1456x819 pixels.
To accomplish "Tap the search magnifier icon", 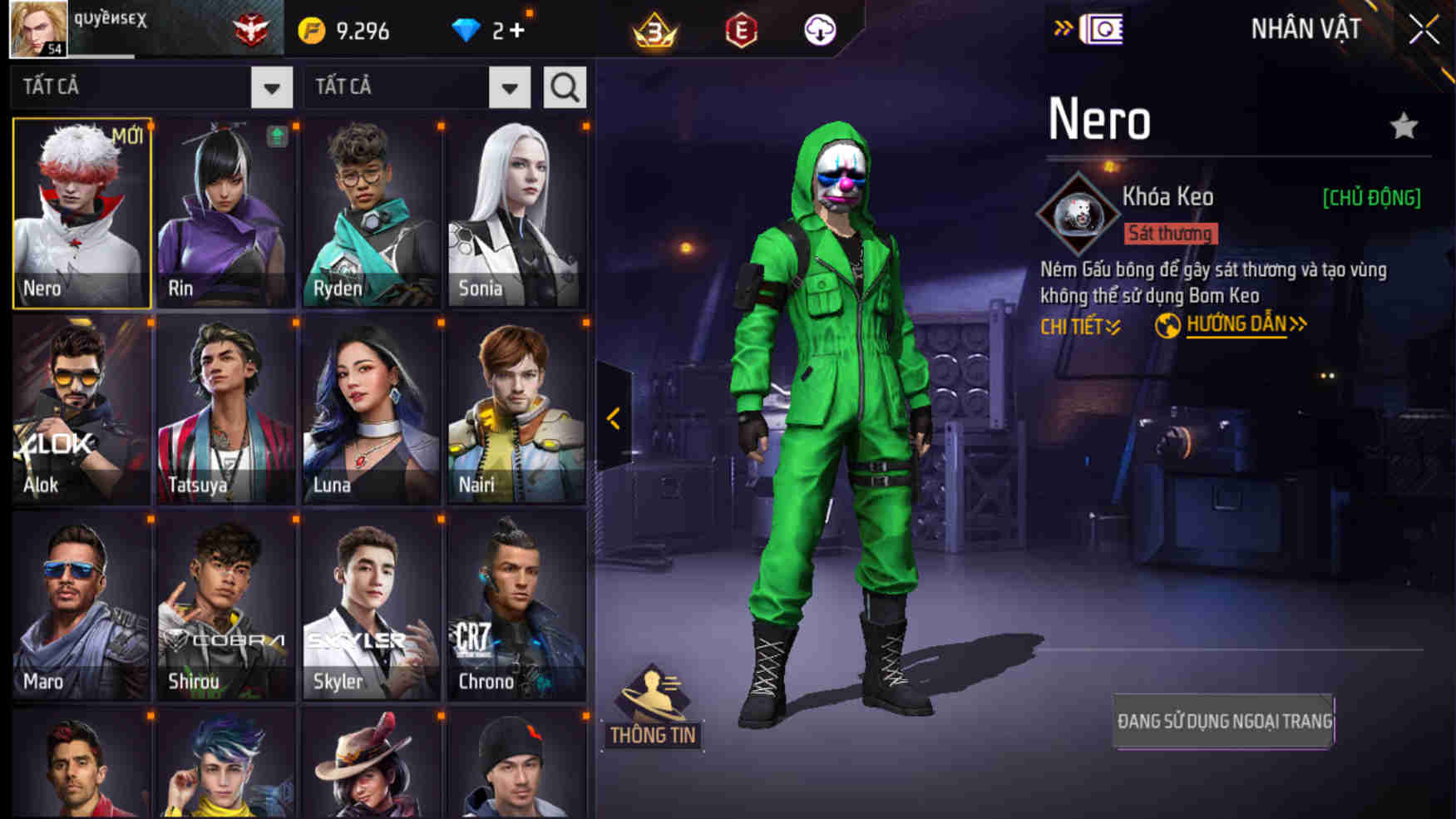I will click(x=565, y=86).
